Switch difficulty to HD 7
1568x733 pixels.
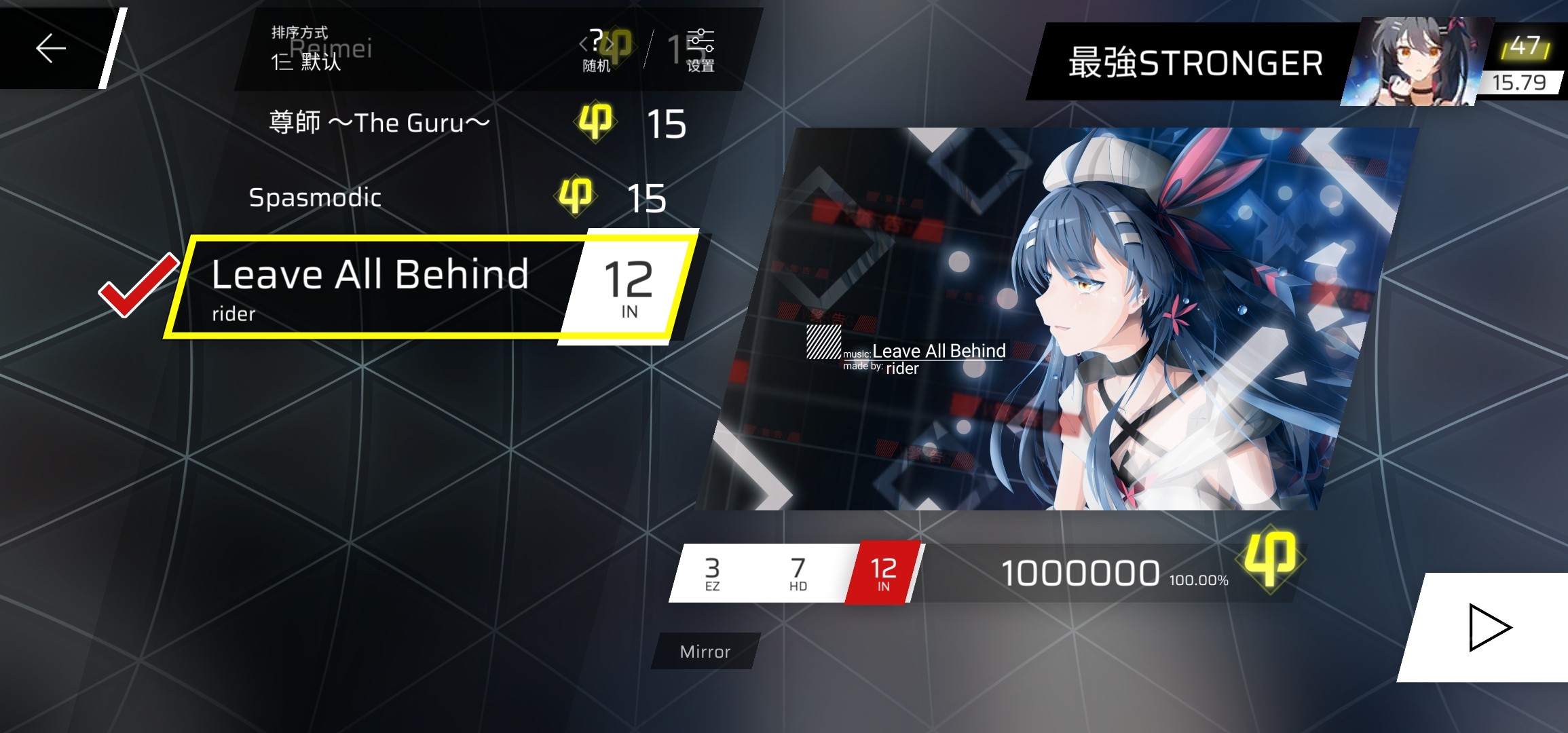[798, 572]
